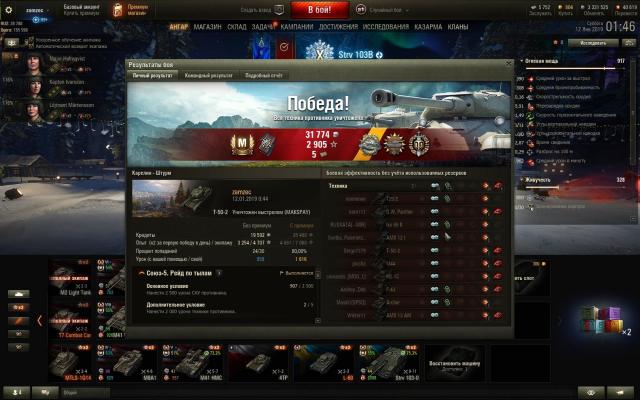Click the Создать взвод platoon button
Viewport: 640px width, 400px height.
click(258, 9)
